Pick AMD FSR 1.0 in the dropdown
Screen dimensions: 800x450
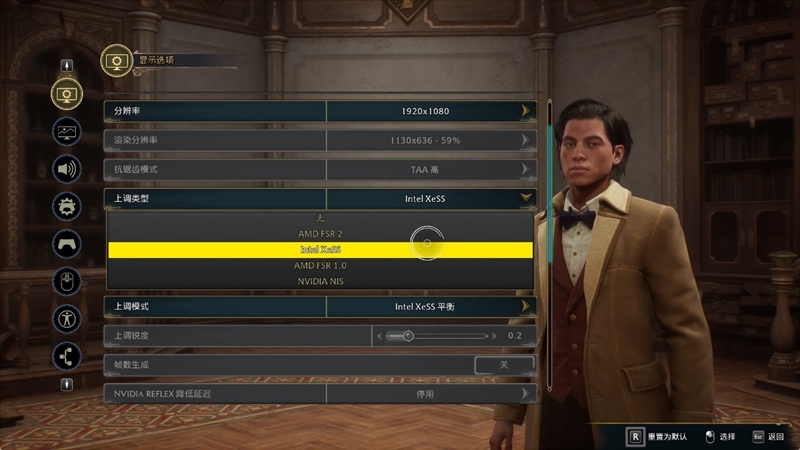pos(320,266)
